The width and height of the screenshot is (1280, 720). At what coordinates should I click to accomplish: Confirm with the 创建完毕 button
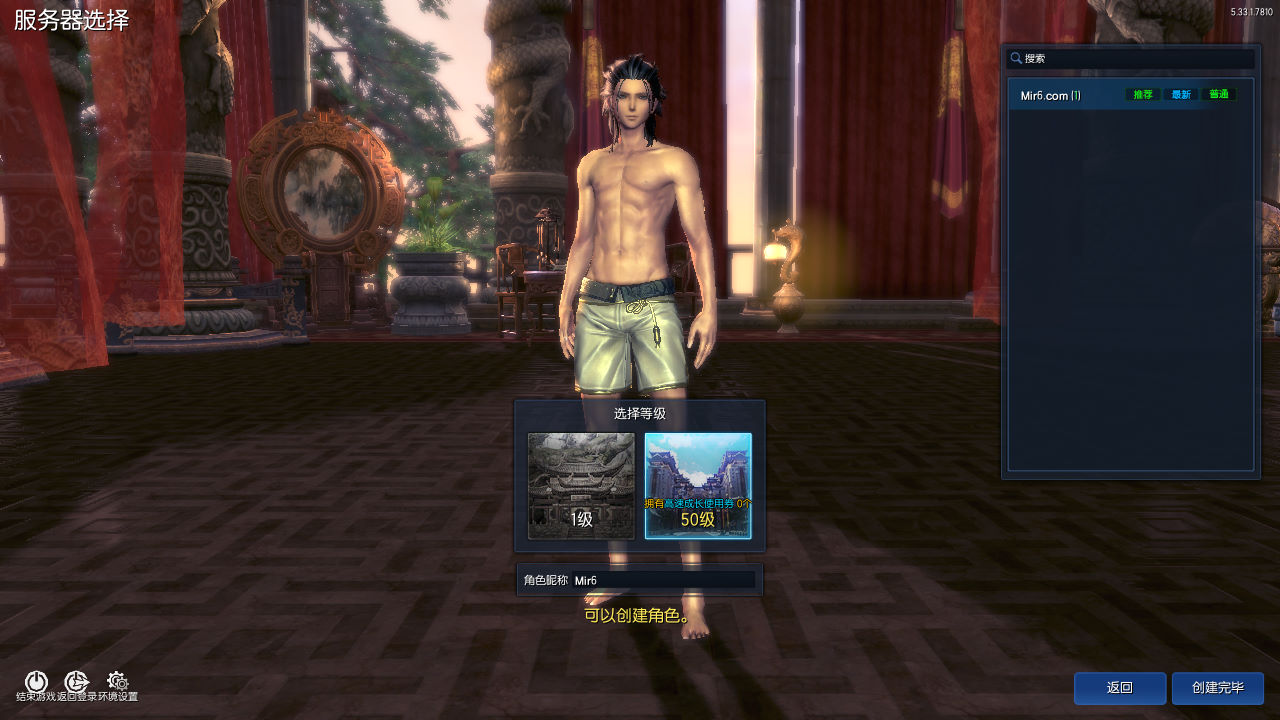click(x=1217, y=688)
